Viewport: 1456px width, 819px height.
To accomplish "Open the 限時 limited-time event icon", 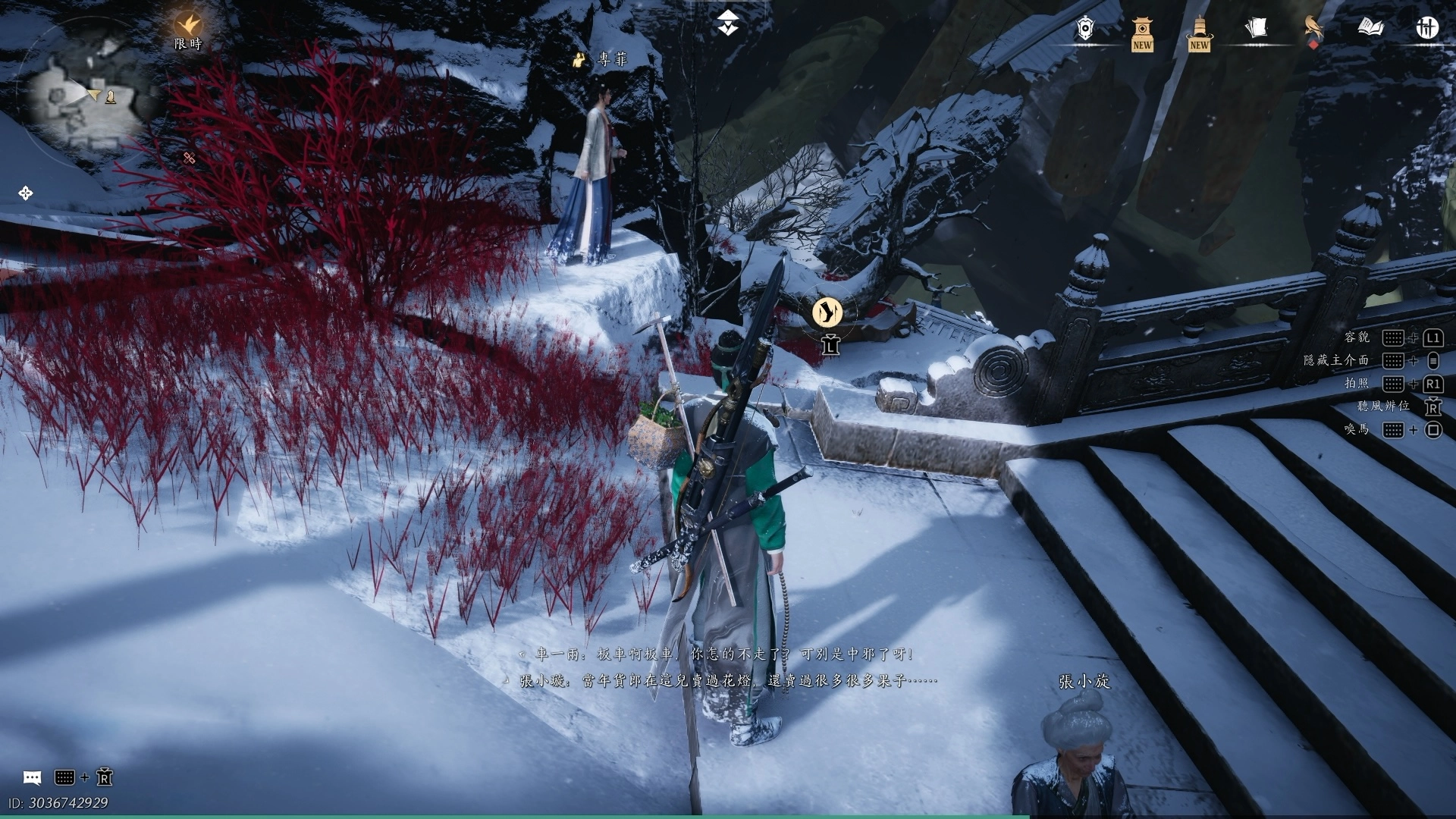I will coord(188,29).
